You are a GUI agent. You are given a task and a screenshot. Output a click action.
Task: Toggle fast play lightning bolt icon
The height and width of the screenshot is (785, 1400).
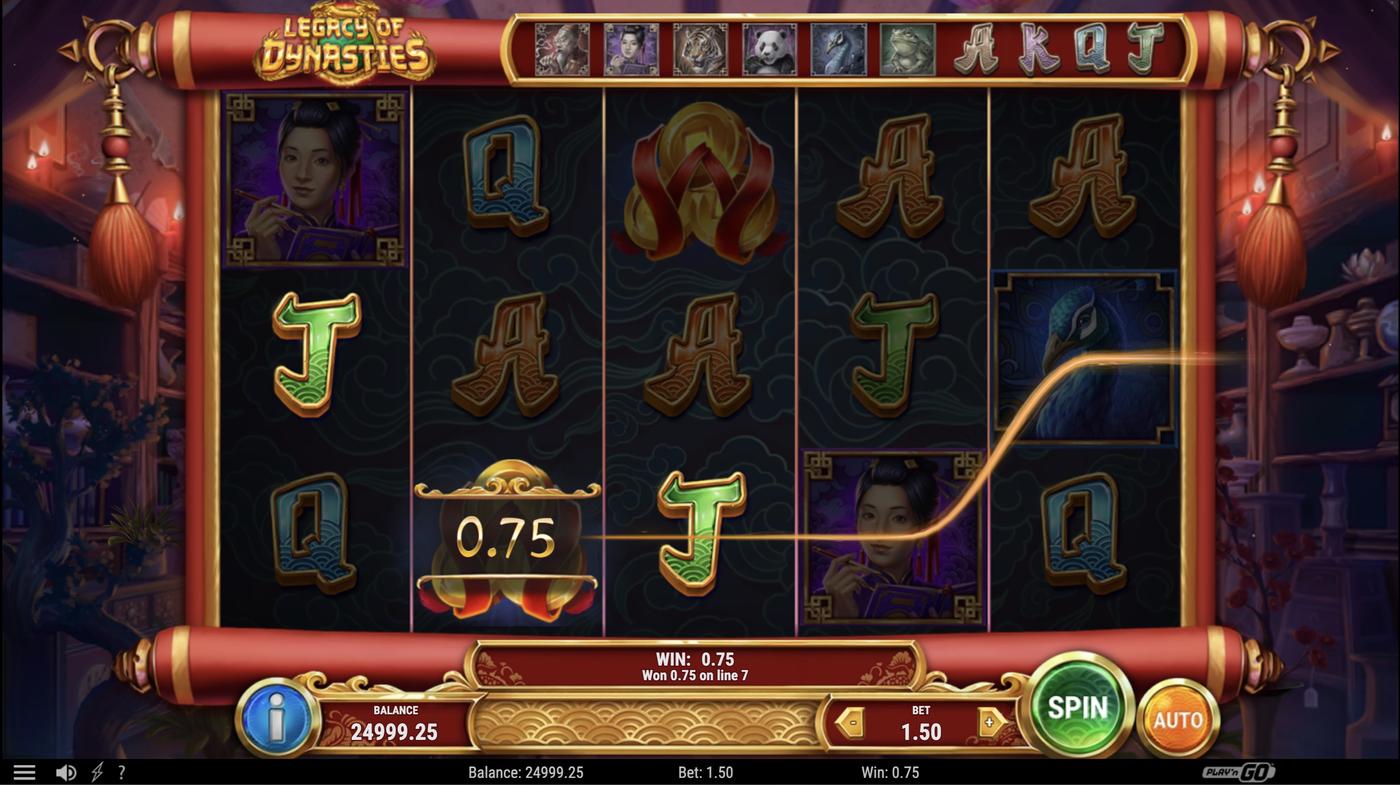pos(97,772)
